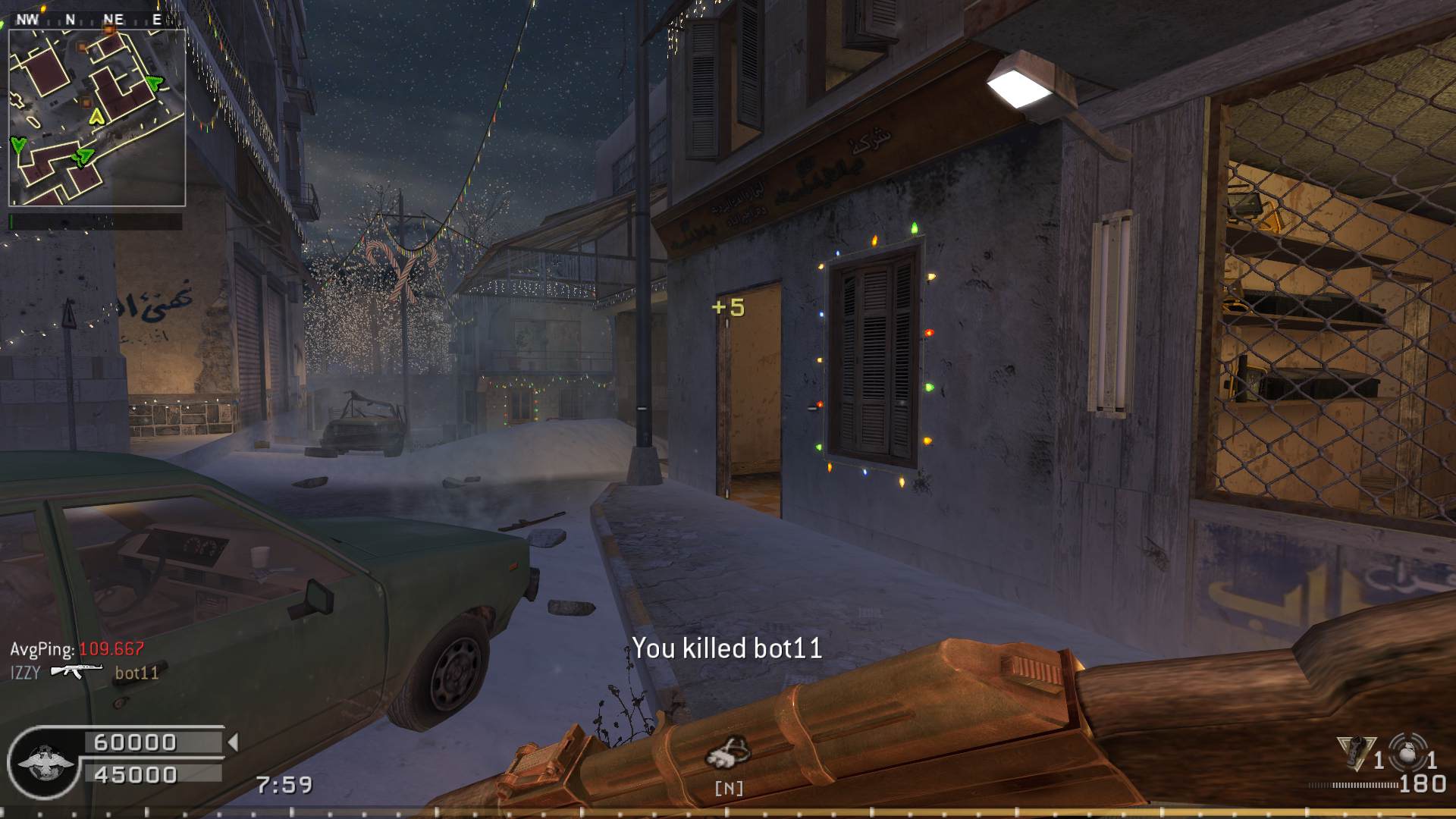Click the eagle team emblem

pos(45,761)
